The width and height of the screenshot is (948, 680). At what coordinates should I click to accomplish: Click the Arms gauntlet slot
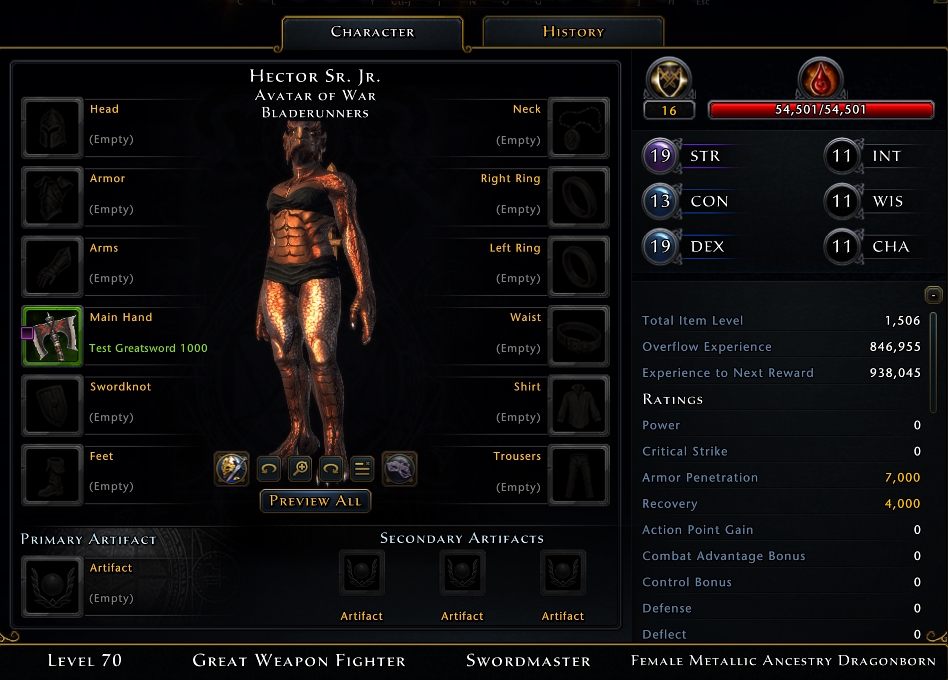coord(52,267)
